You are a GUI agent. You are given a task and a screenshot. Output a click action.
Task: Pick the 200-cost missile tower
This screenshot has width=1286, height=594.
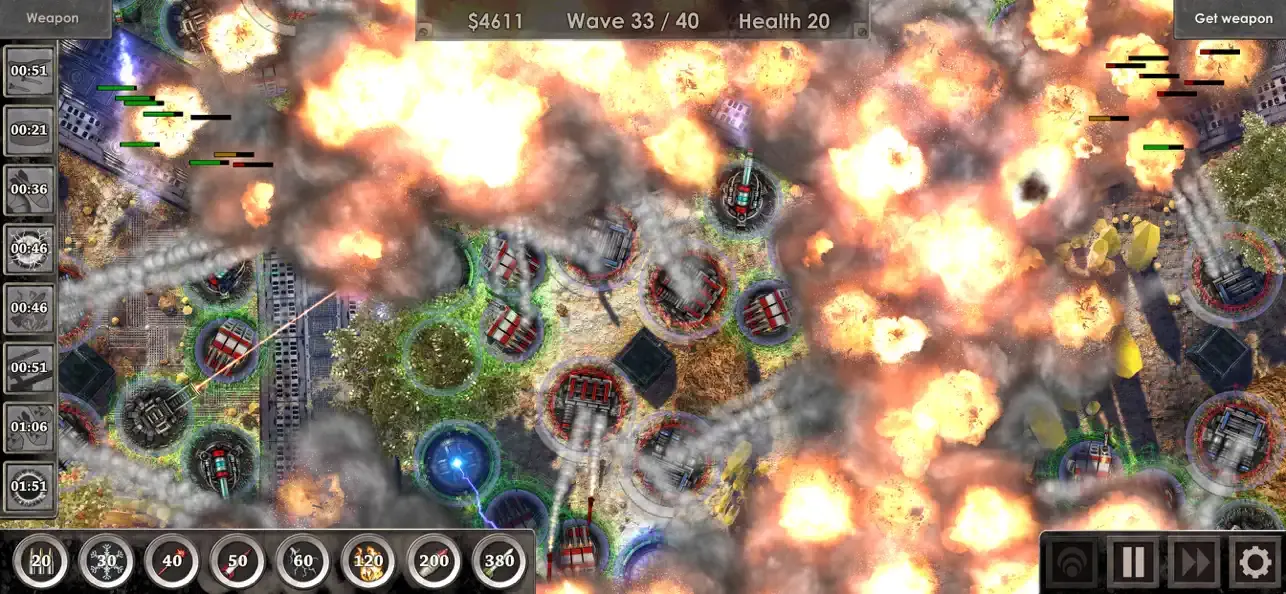pyautogui.click(x=434, y=561)
